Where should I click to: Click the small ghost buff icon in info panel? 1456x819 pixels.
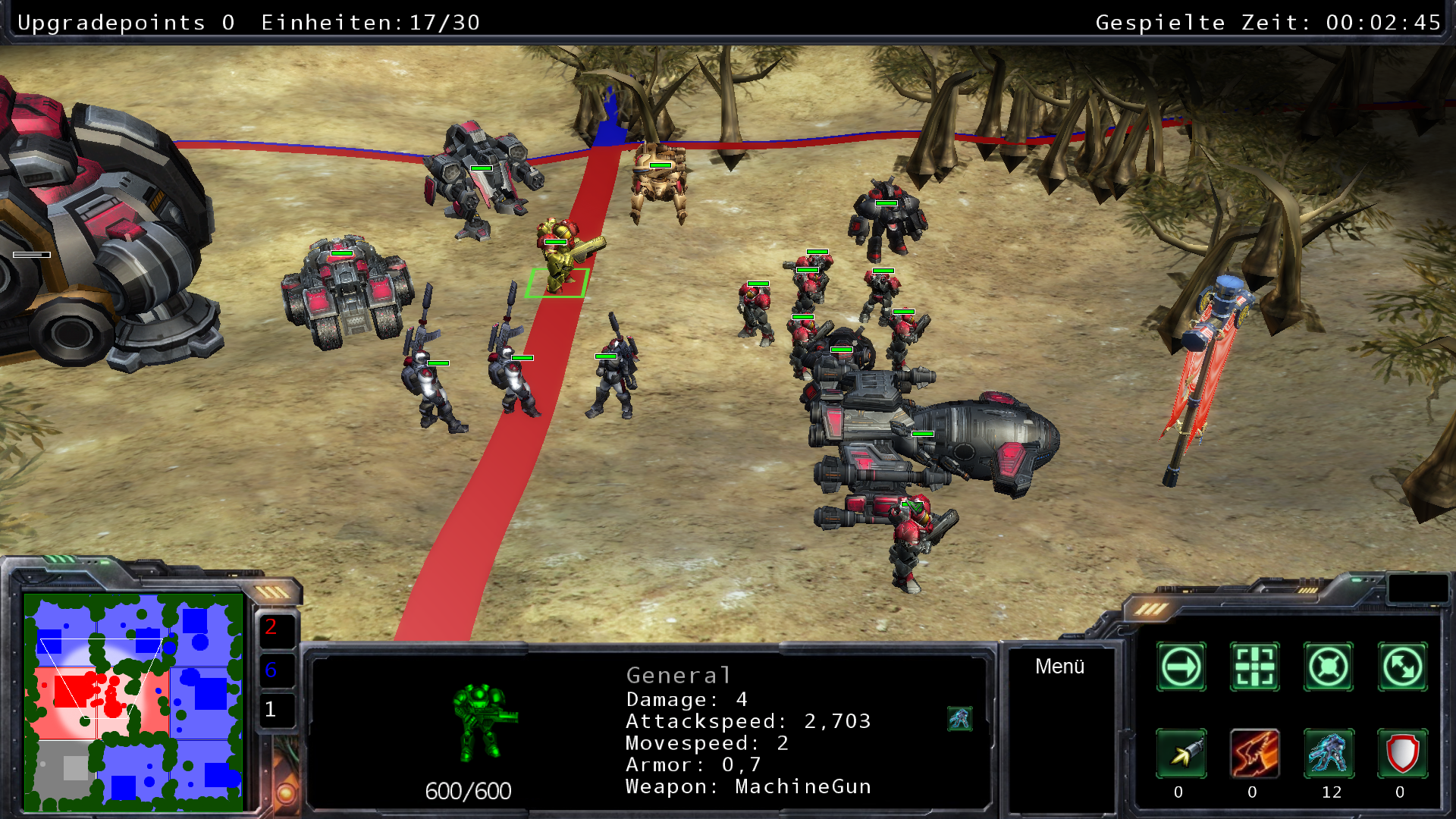pos(959,718)
